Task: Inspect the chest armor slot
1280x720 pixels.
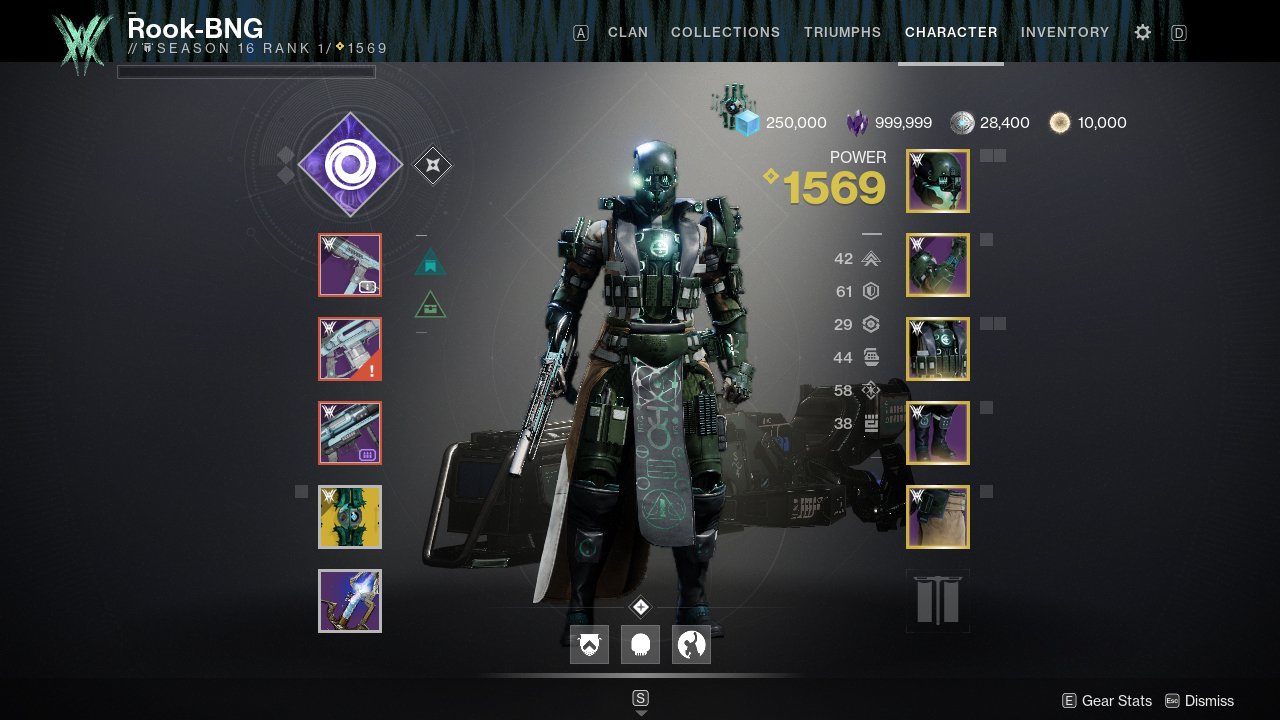Action: click(x=938, y=349)
